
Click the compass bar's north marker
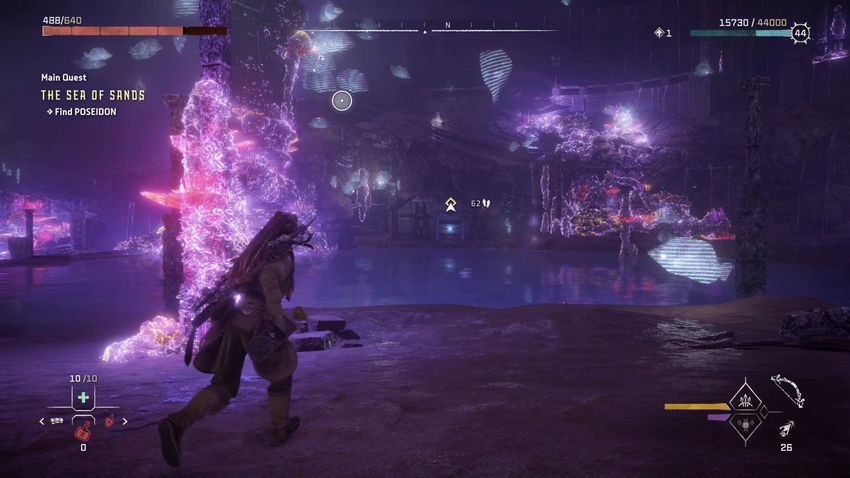(447, 24)
